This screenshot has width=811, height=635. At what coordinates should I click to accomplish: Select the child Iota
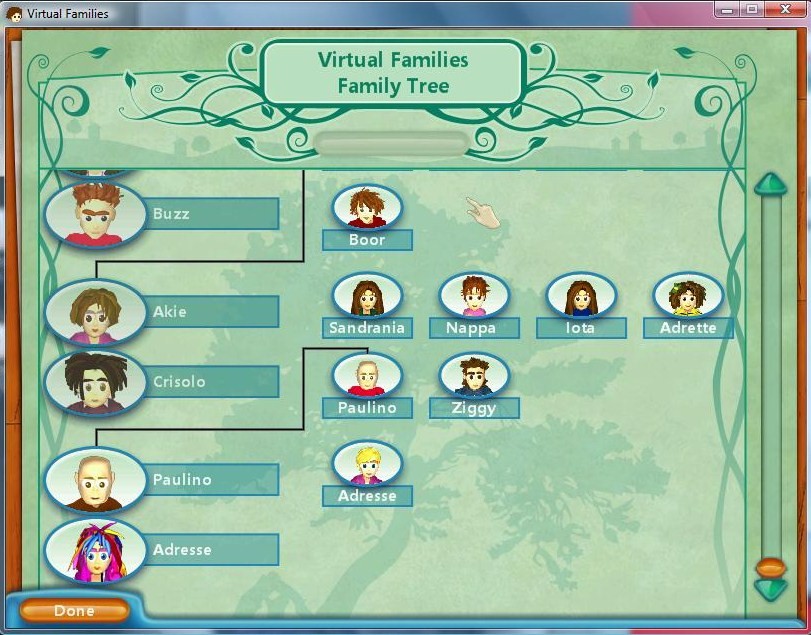click(x=581, y=296)
